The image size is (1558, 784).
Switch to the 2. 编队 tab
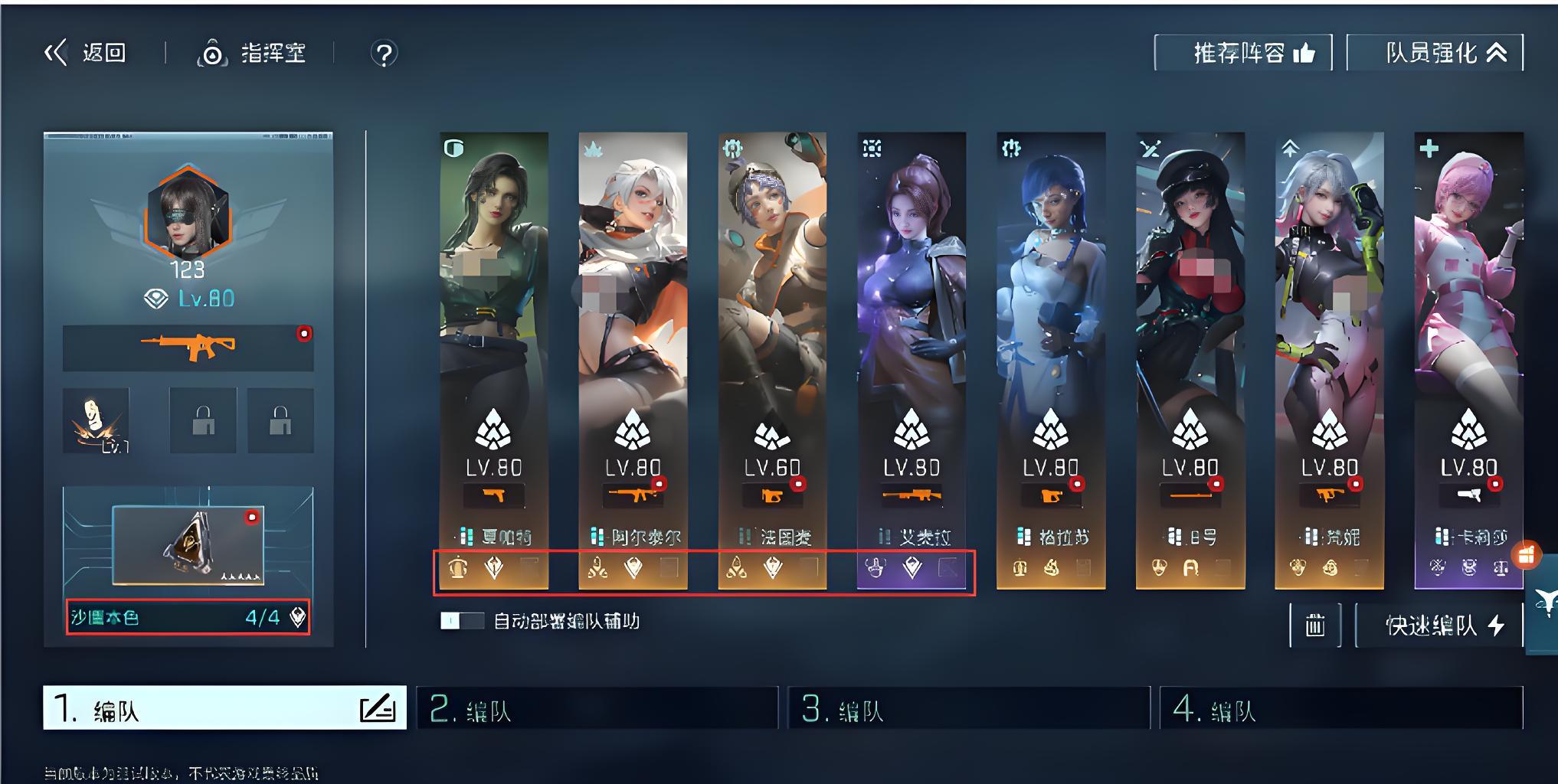pyautogui.click(x=597, y=708)
